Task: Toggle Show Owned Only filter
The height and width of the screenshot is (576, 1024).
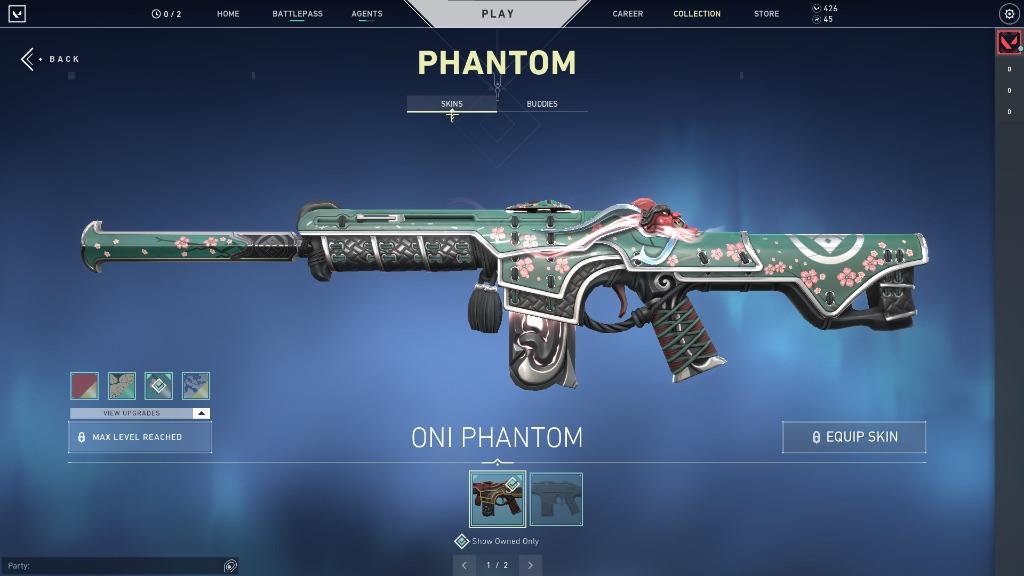Action: click(x=462, y=541)
